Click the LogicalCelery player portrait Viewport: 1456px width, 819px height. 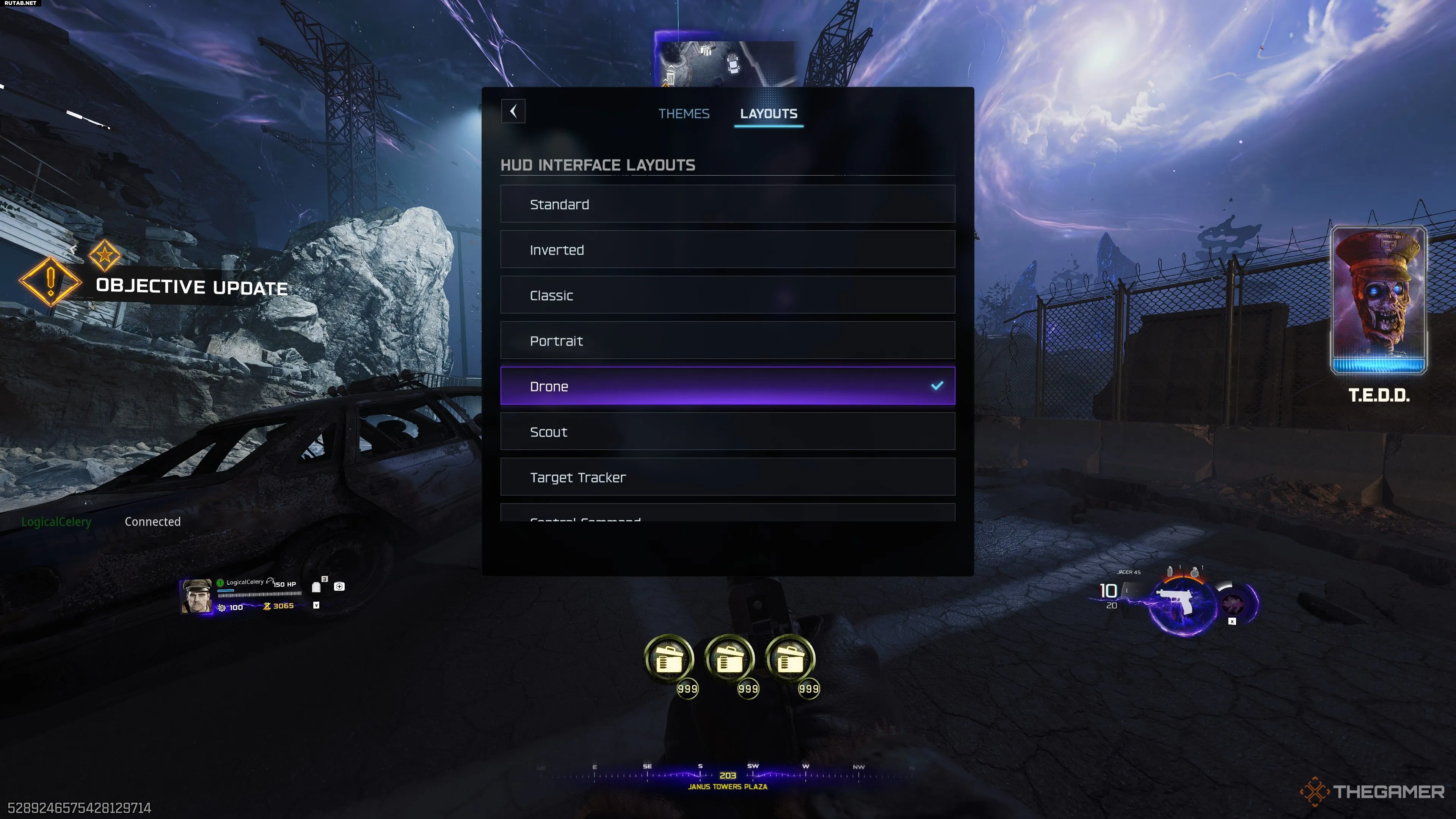point(196,596)
